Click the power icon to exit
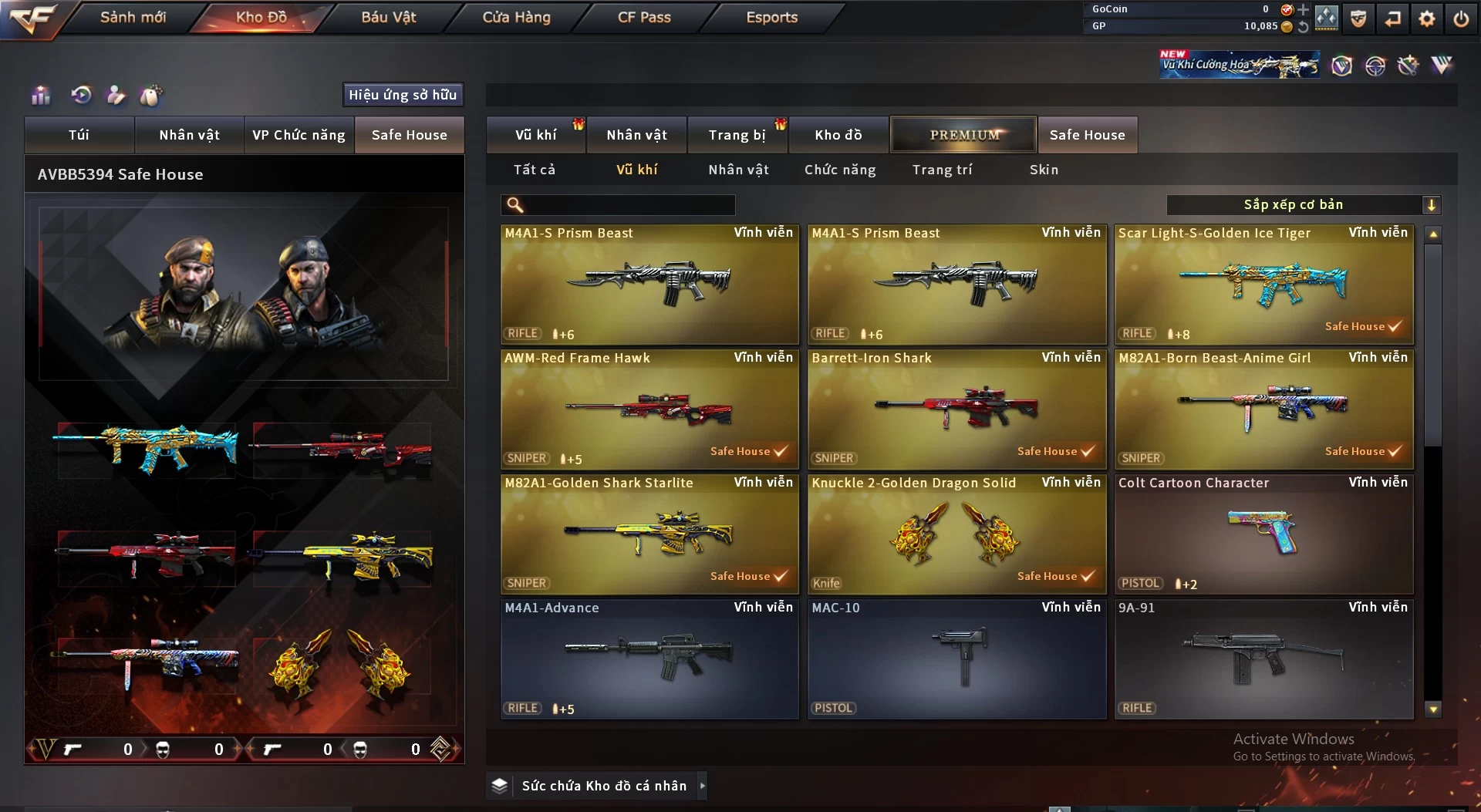This screenshot has width=1481, height=812. point(1461,19)
